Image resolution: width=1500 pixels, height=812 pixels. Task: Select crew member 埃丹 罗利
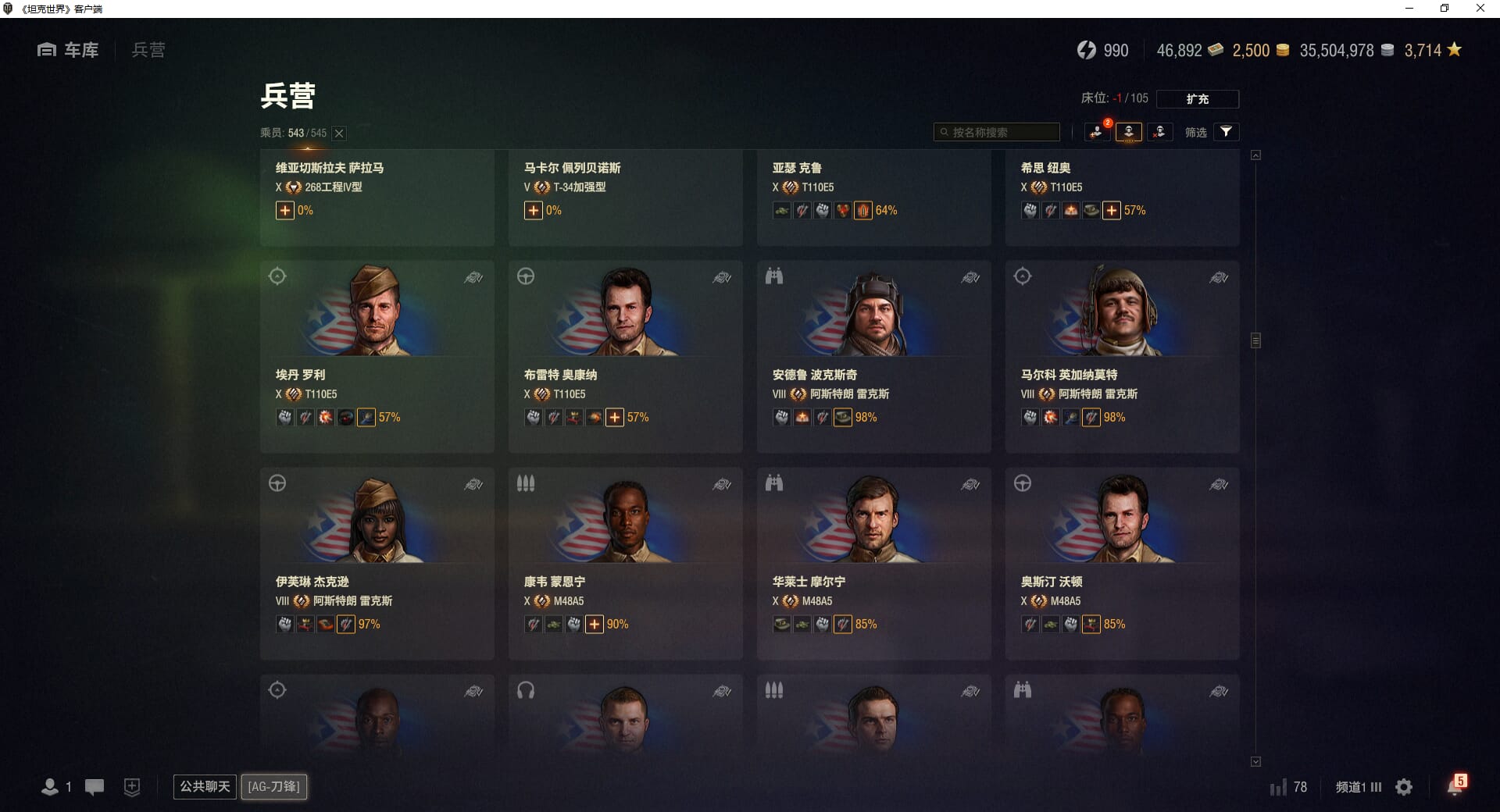click(x=377, y=356)
